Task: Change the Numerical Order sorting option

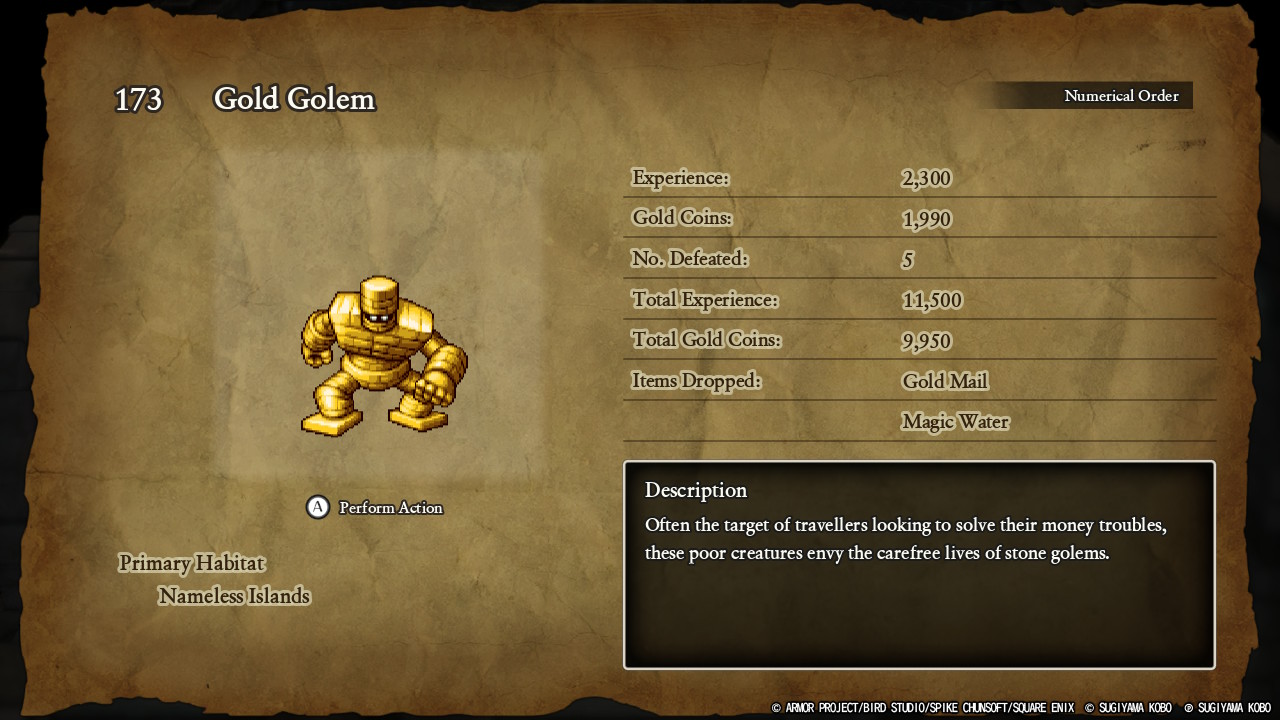Action: pos(1120,96)
